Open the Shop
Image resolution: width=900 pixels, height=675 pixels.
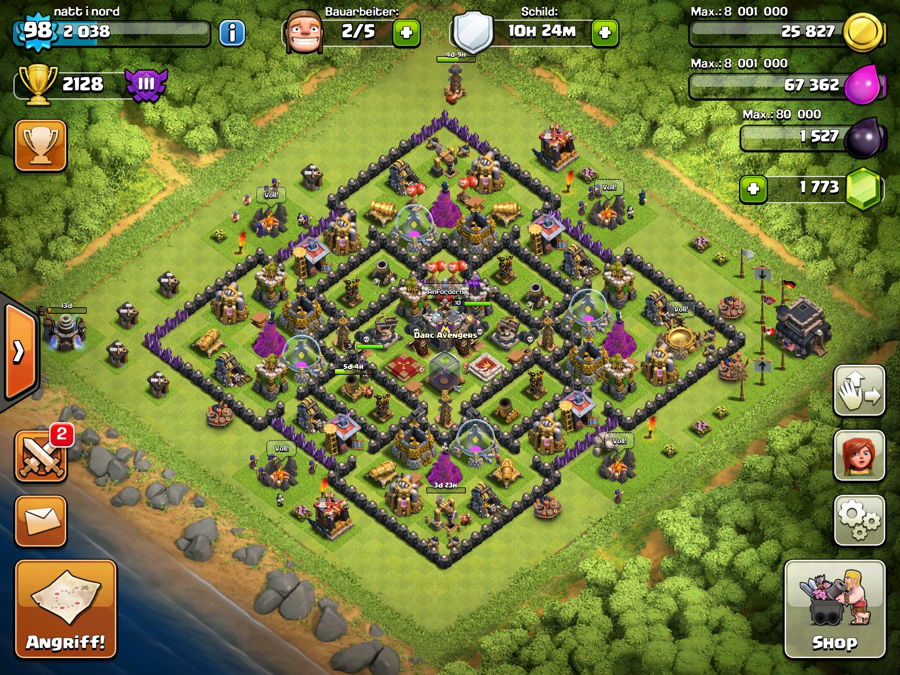(x=834, y=608)
